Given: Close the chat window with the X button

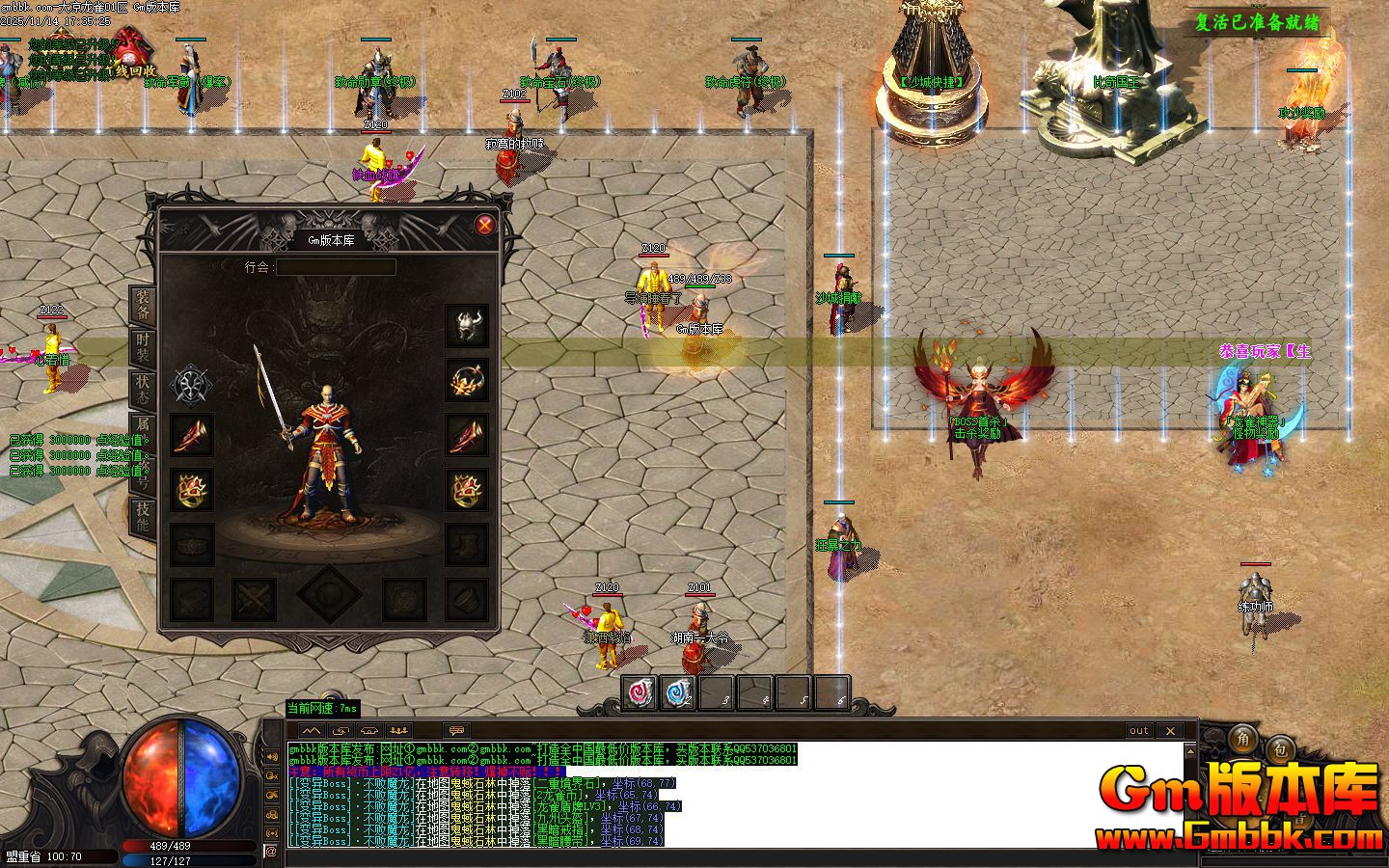Looking at the screenshot, I should point(1170,730).
